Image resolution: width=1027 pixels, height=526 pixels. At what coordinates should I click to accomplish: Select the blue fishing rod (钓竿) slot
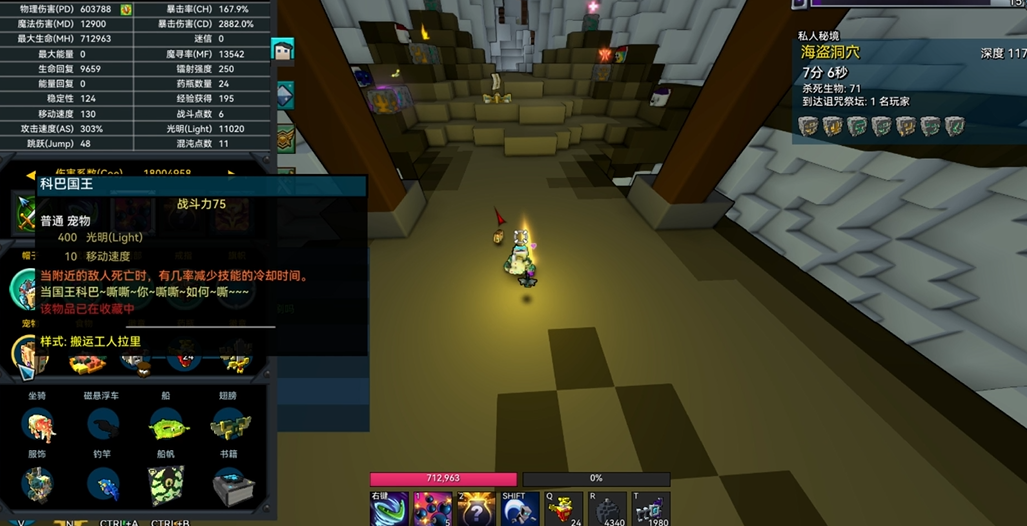pos(102,486)
